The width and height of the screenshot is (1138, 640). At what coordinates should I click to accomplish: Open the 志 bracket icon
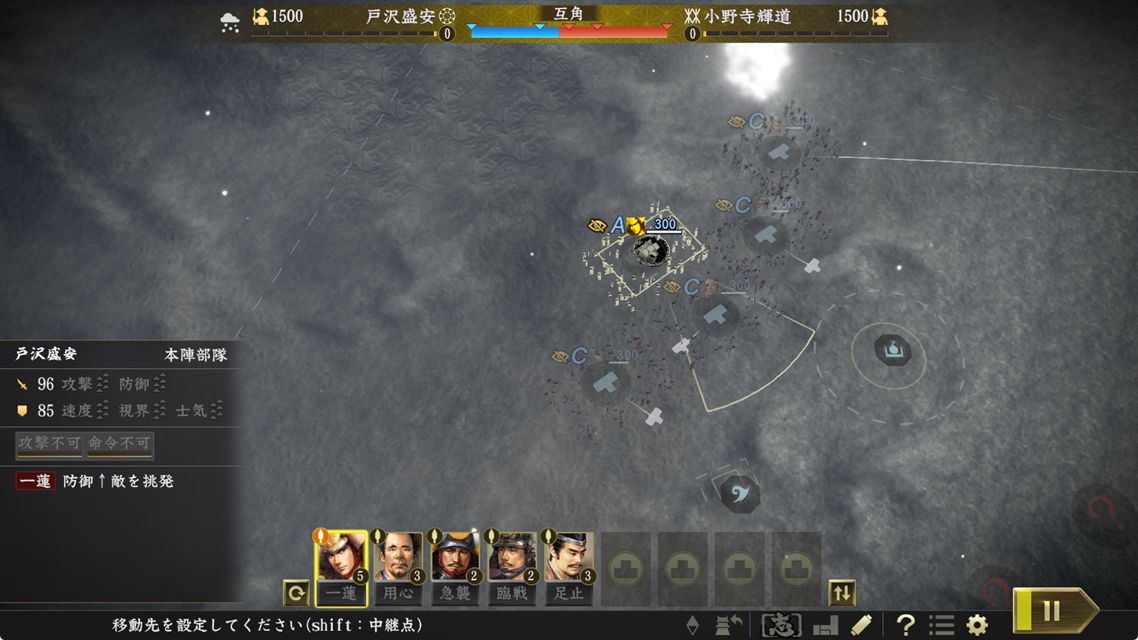(x=781, y=626)
